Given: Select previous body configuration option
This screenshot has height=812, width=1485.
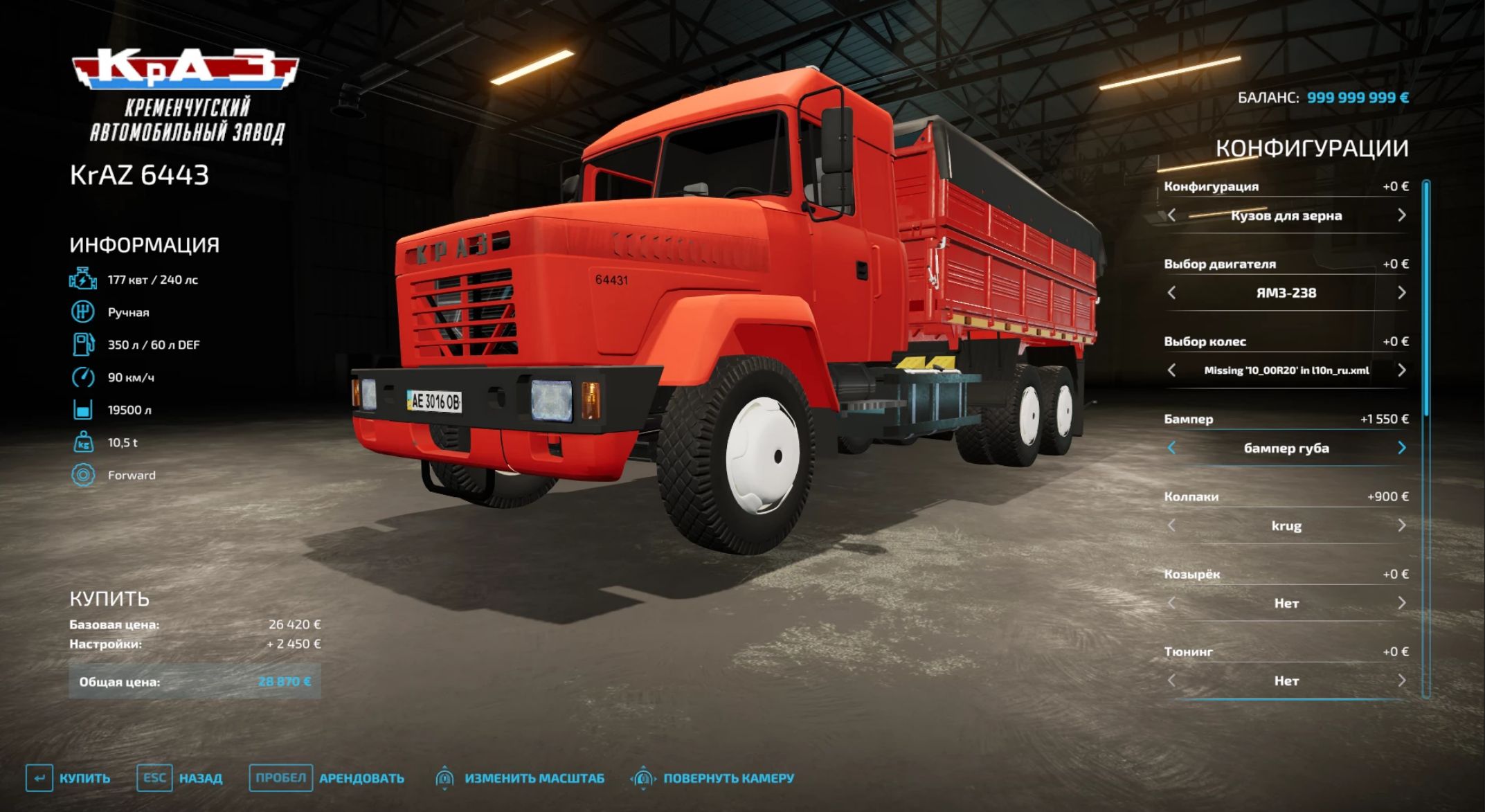Looking at the screenshot, I should pos(1171,215).
